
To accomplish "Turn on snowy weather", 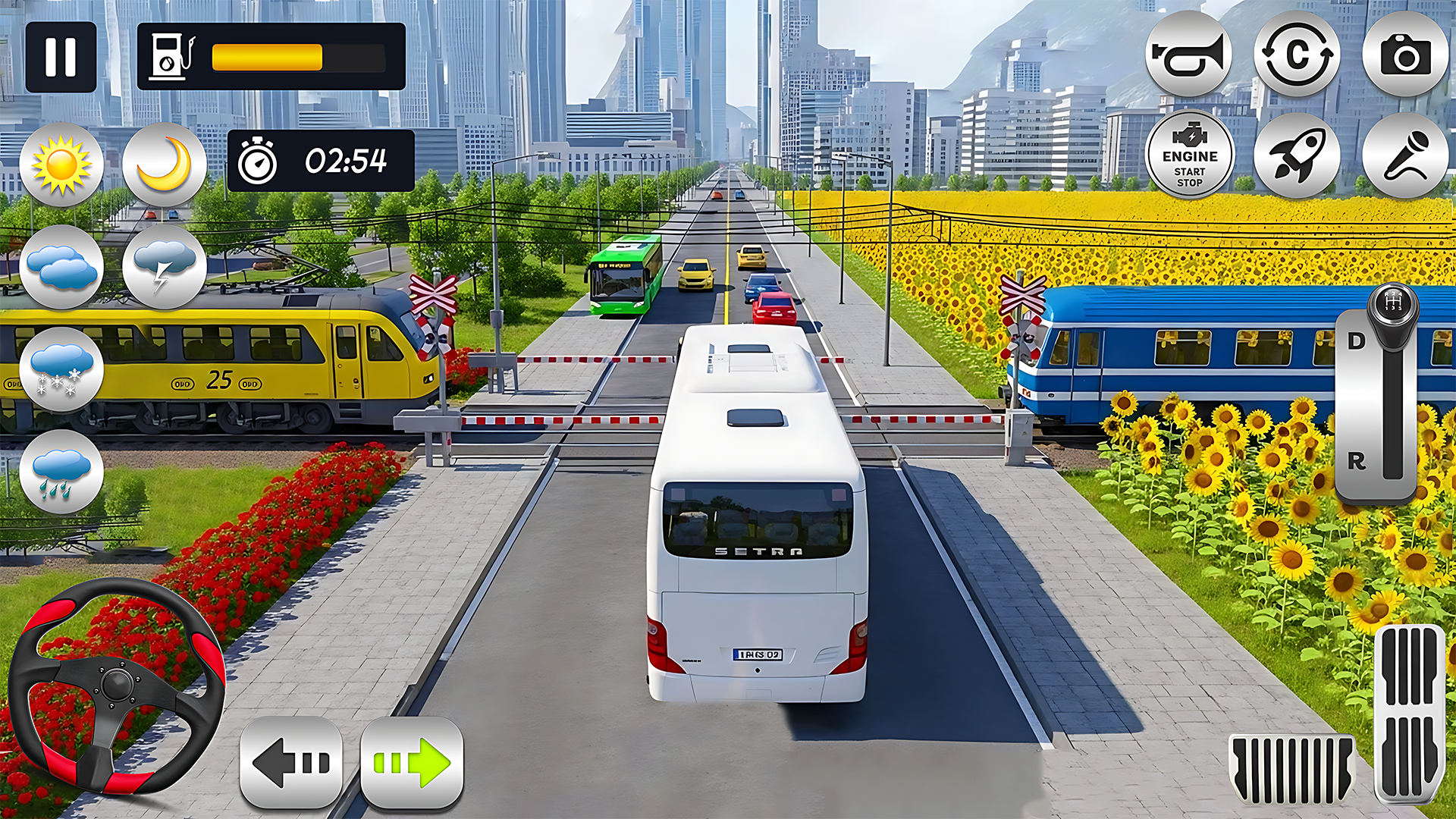I will point(61,369).
